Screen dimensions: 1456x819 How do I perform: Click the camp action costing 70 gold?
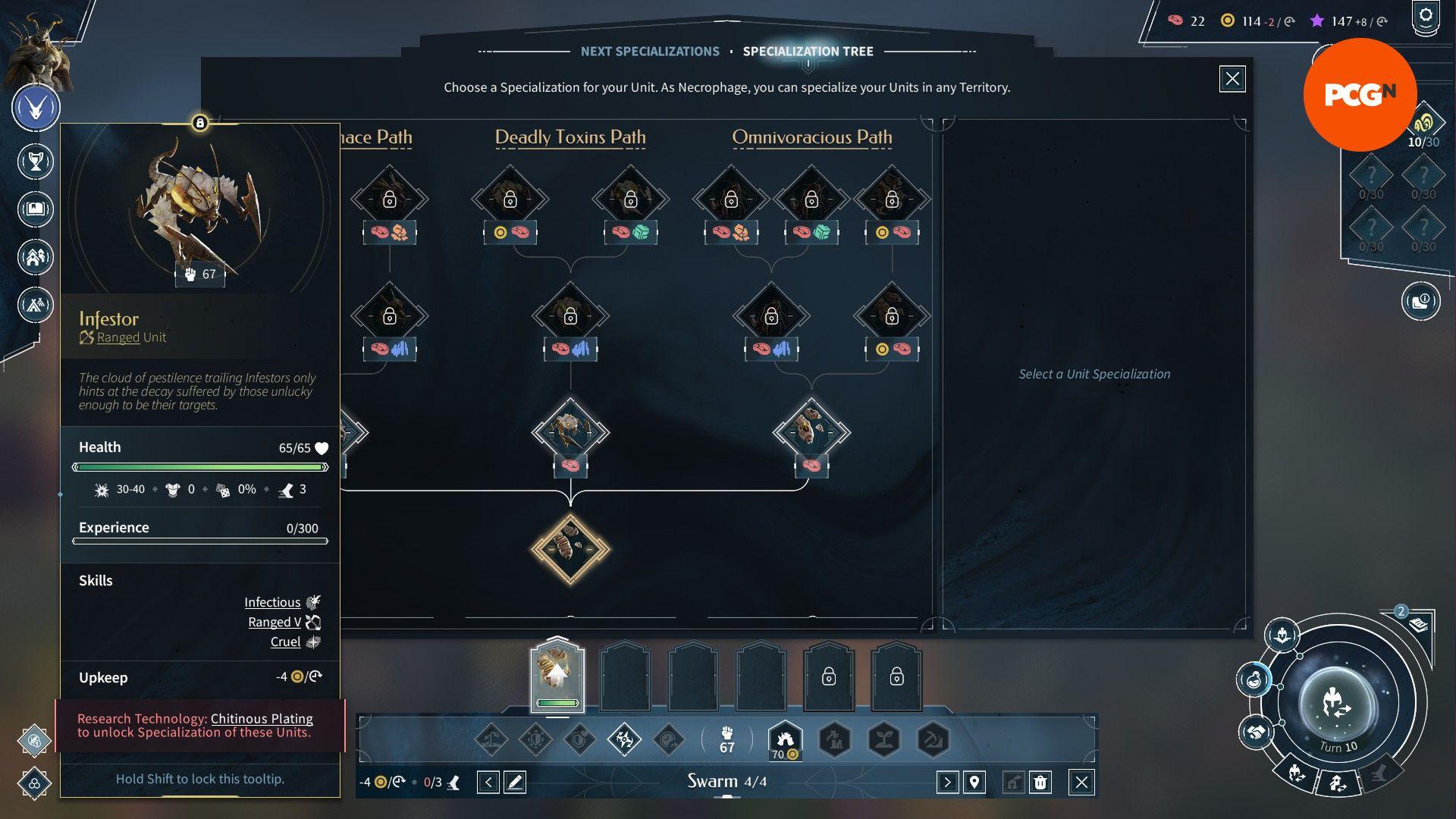coord(785,739)
